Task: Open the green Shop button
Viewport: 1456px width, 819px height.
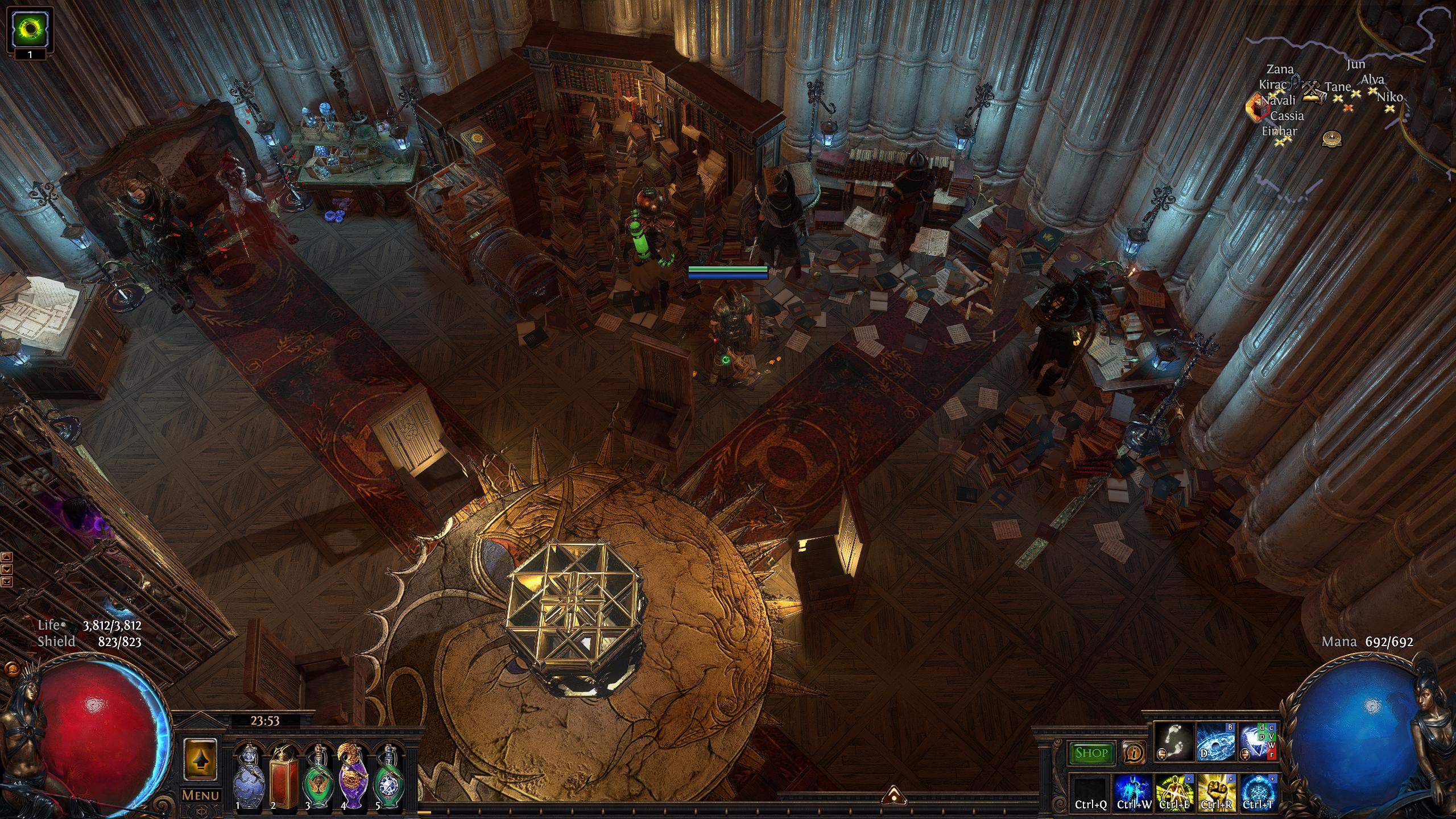Action: click(x=1091, y=754)
